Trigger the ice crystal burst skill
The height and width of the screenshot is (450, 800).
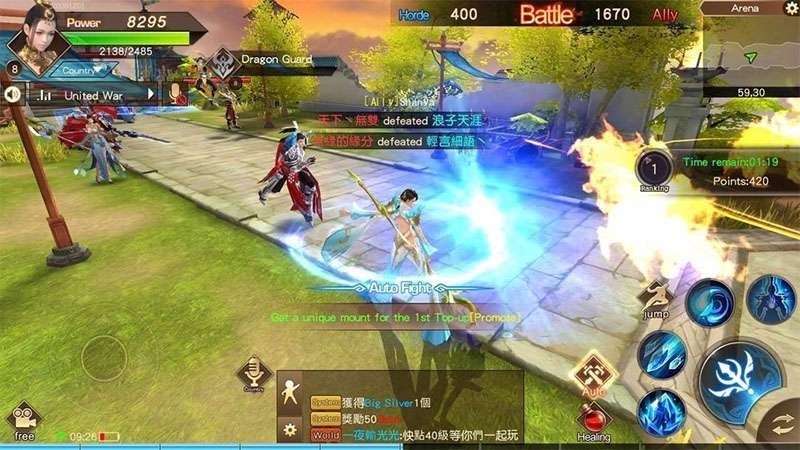tap(663, 411)
